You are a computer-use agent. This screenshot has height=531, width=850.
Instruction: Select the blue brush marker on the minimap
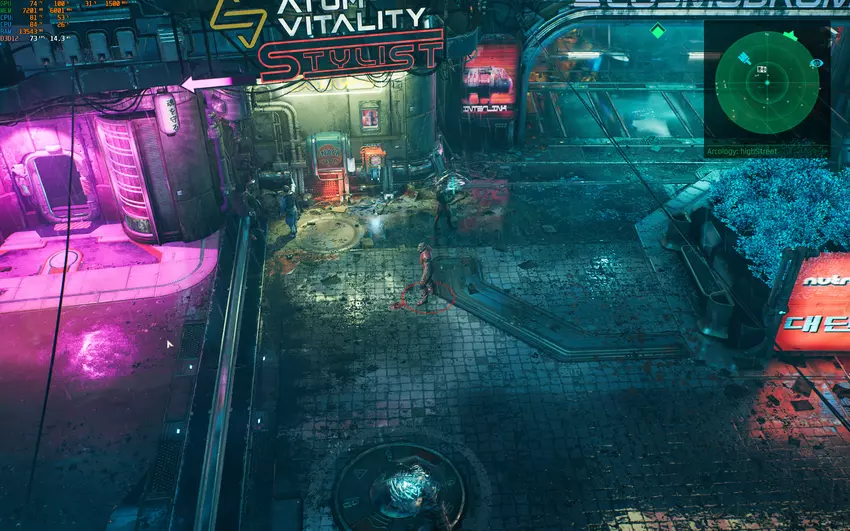pos(744,59)
